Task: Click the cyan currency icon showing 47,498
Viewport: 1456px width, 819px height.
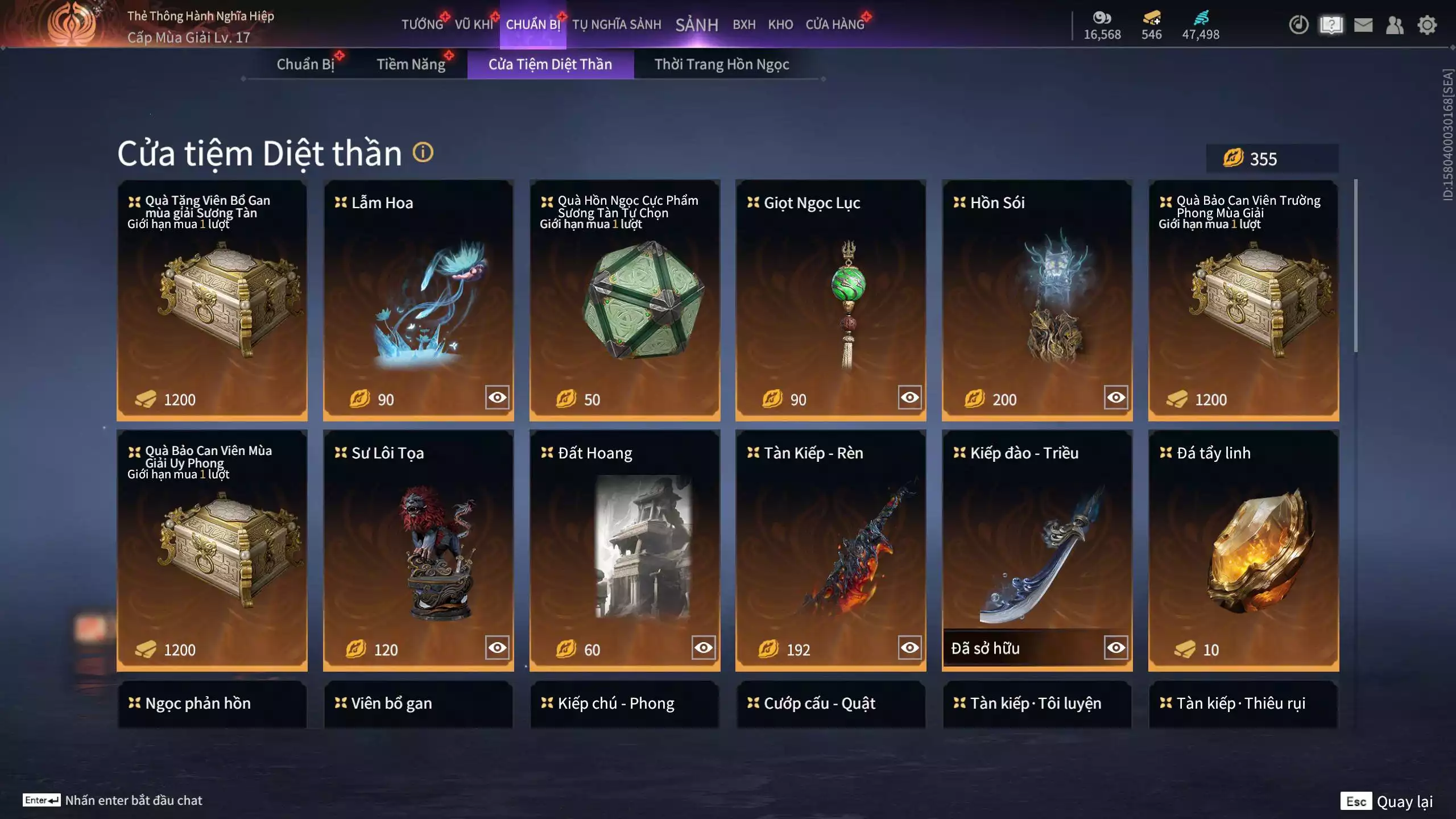Action: pos(1200,19)
